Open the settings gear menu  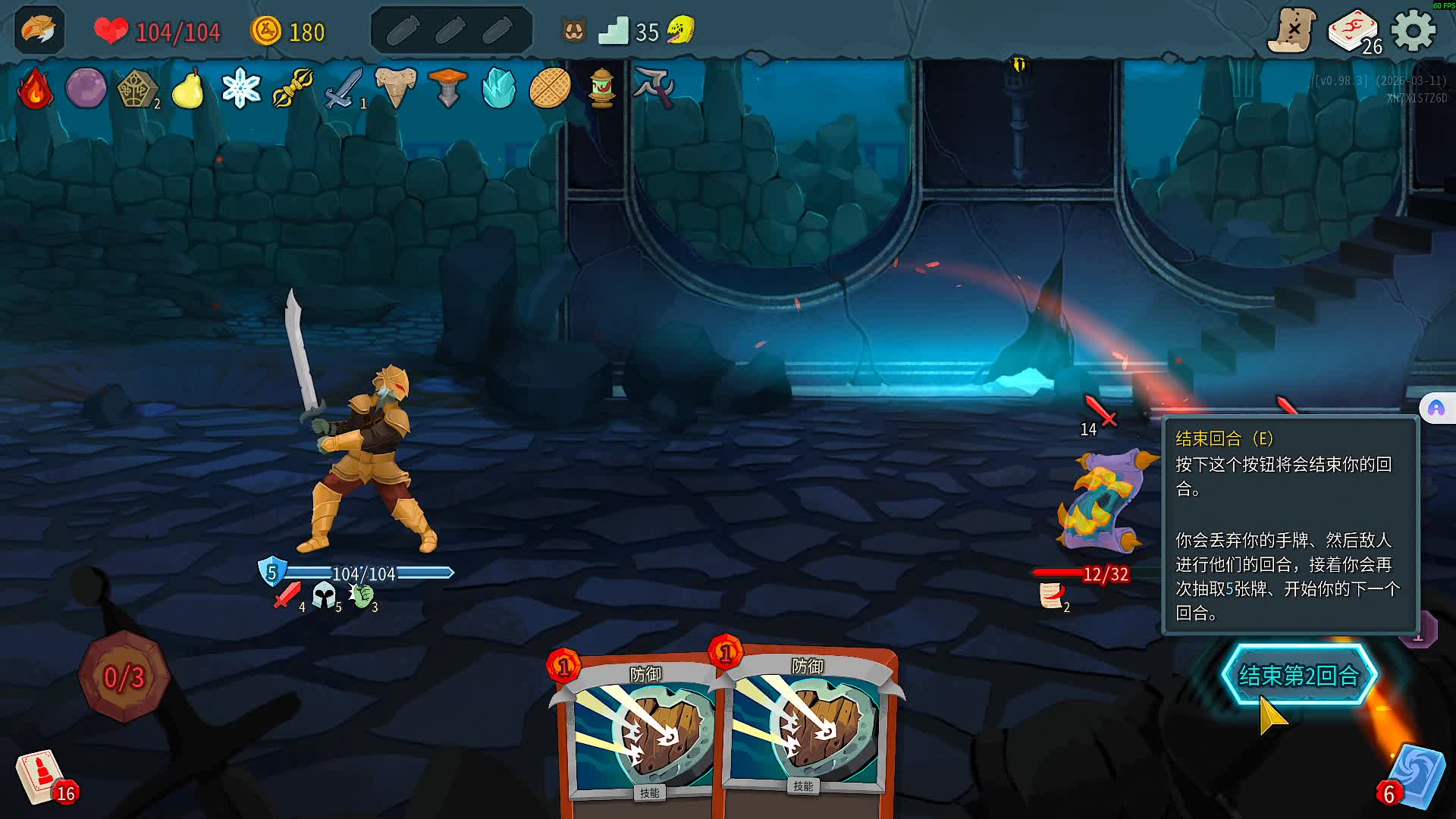click(x=1414, y=31)
